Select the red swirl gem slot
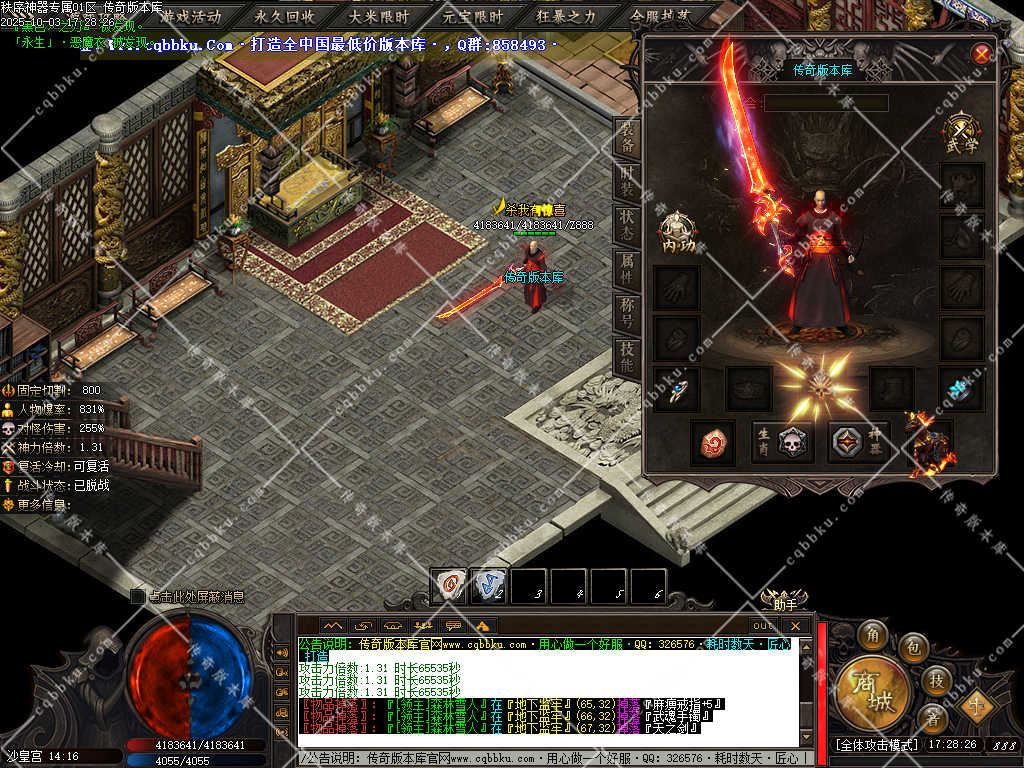The width and height of the screenshot is (1024, 768). click(x=713, y=442)
